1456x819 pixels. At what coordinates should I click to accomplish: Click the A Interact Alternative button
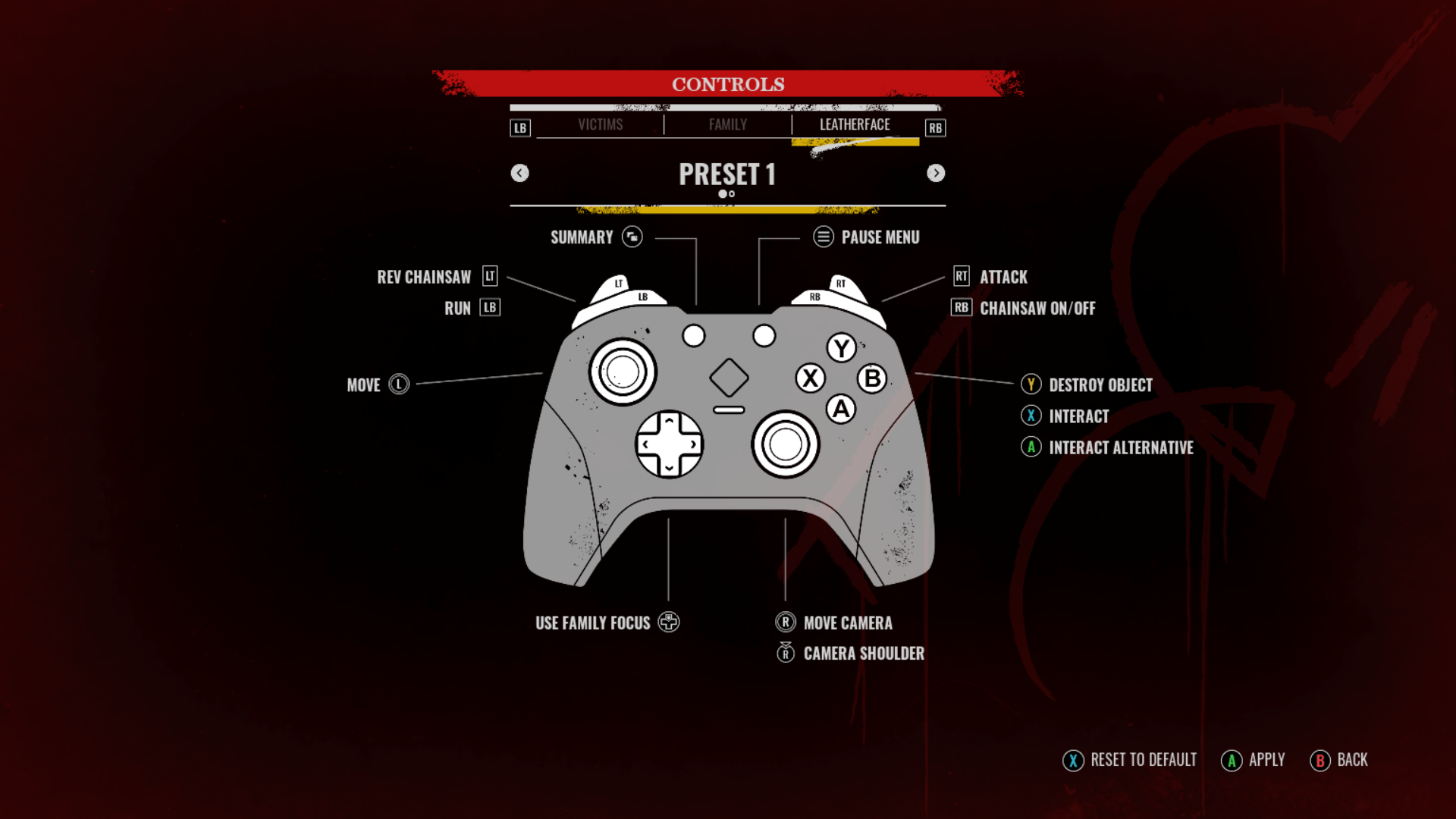pos(1031,447)
